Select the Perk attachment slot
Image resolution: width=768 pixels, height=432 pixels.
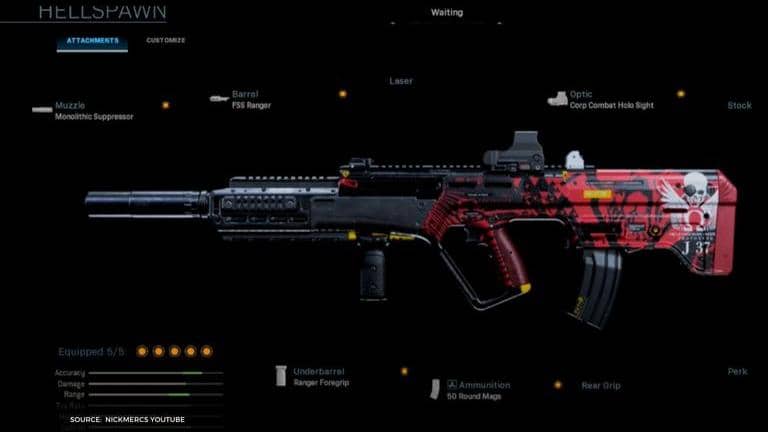(x=737, y=372)
